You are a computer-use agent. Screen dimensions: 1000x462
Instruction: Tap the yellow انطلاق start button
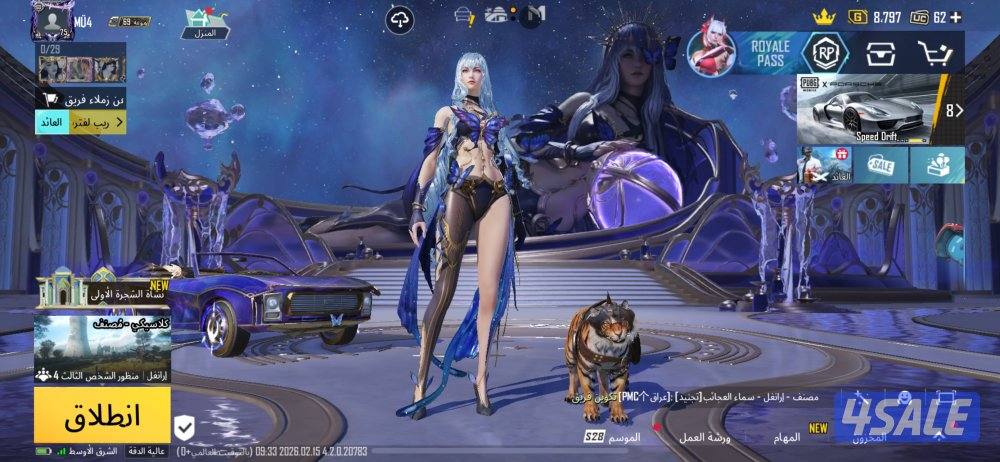[101, 414]
